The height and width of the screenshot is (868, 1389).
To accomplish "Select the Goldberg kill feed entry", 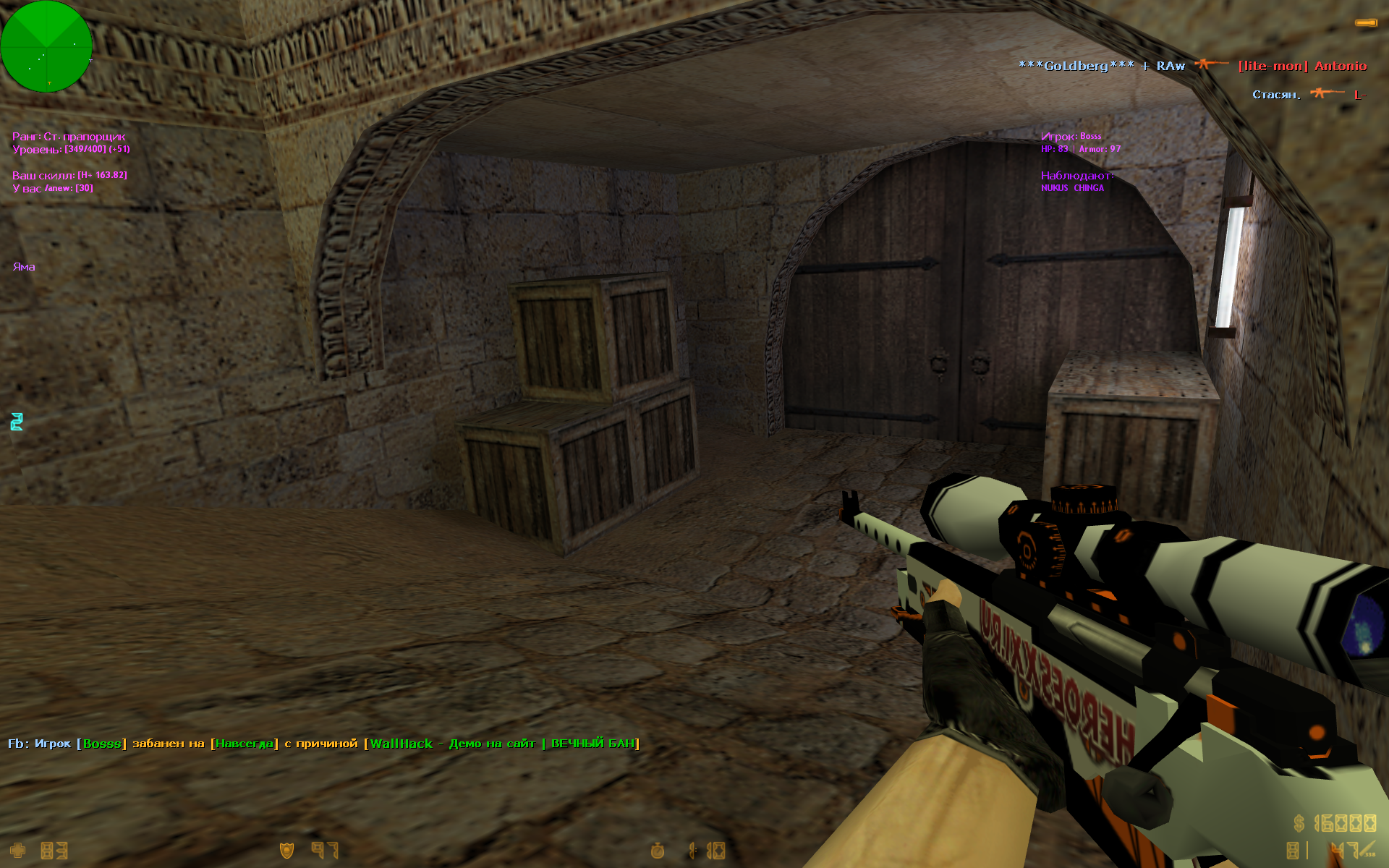I will tap(1192, 66).
